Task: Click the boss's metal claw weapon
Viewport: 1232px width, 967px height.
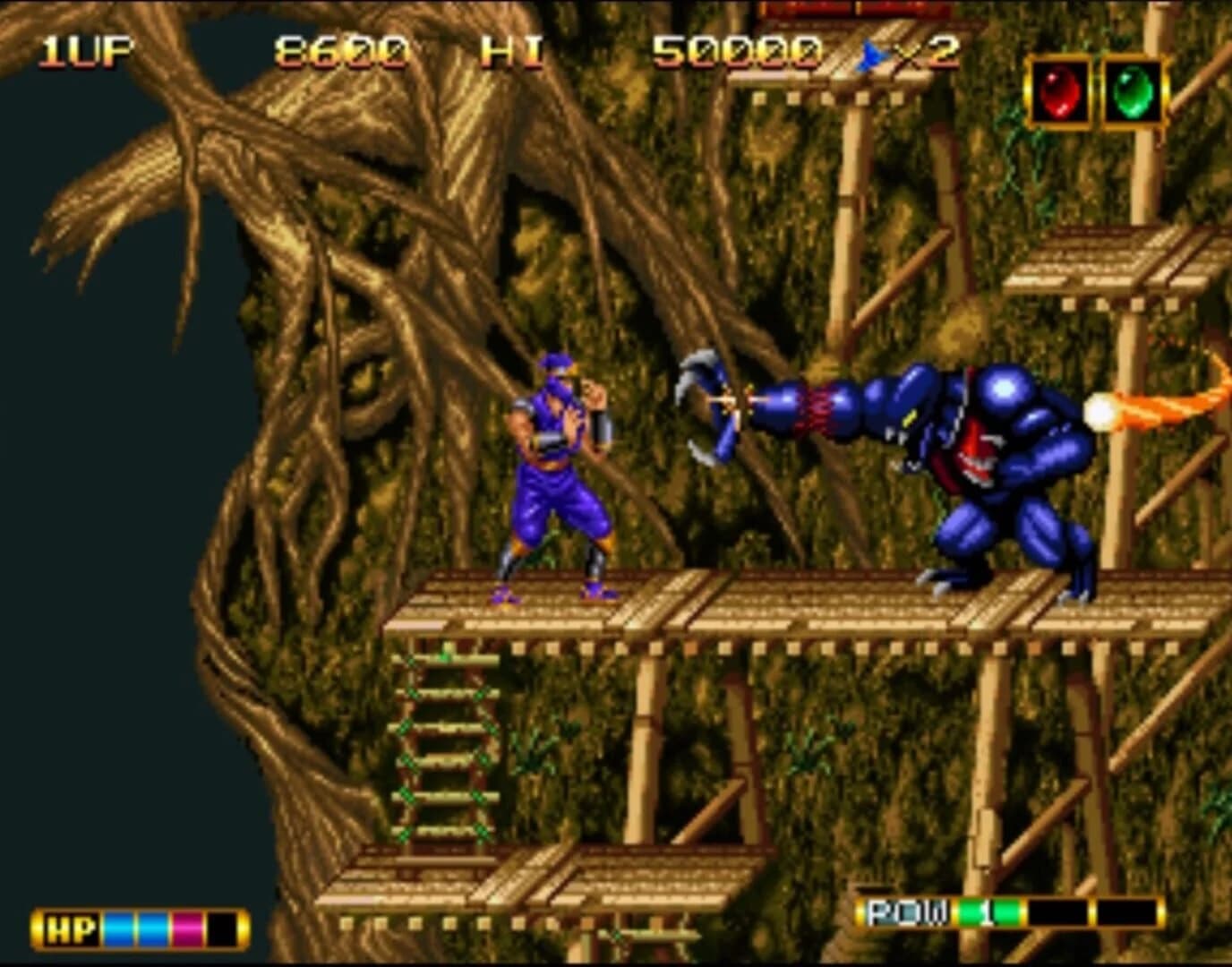Action: click(x=707, y=405)
